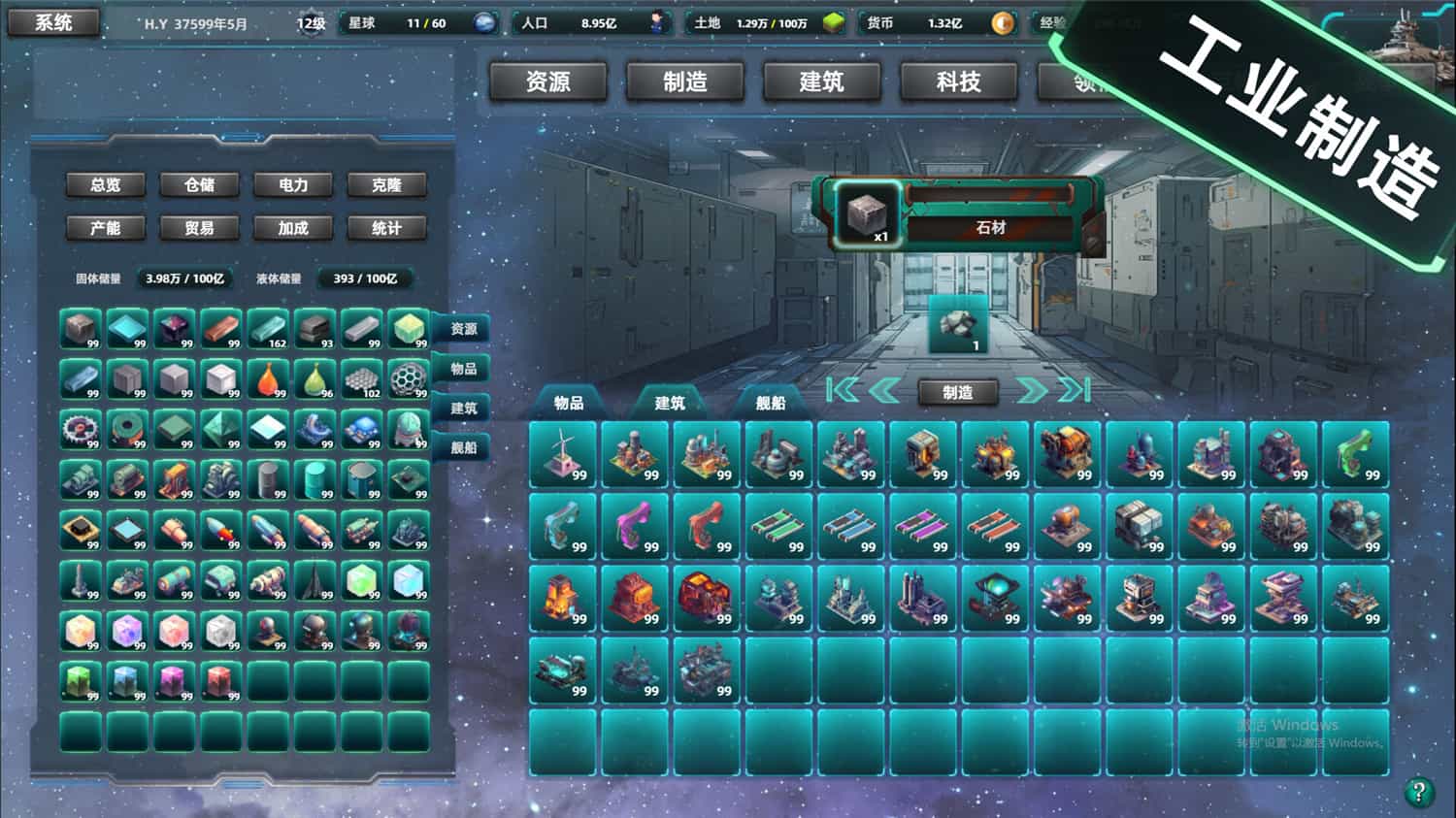
Task: Open the 制造 top tab
Action: [x=685, y=82]
